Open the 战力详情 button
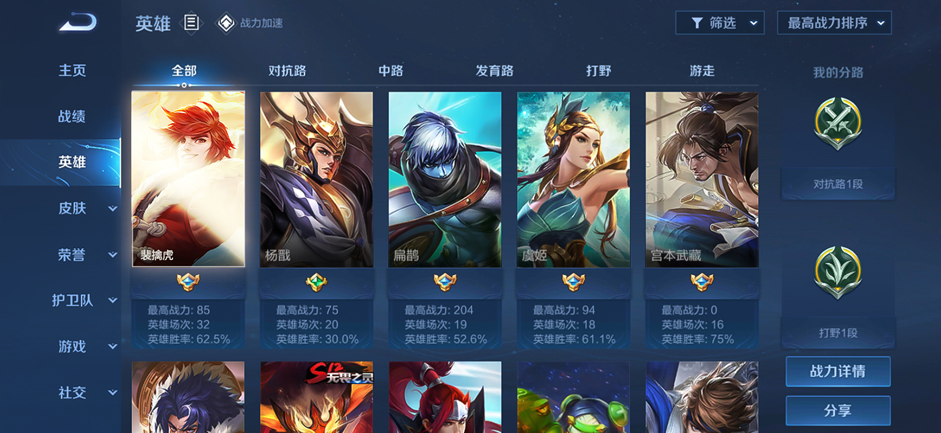Screen dimensions: 941x433 [x=837, y=371]
